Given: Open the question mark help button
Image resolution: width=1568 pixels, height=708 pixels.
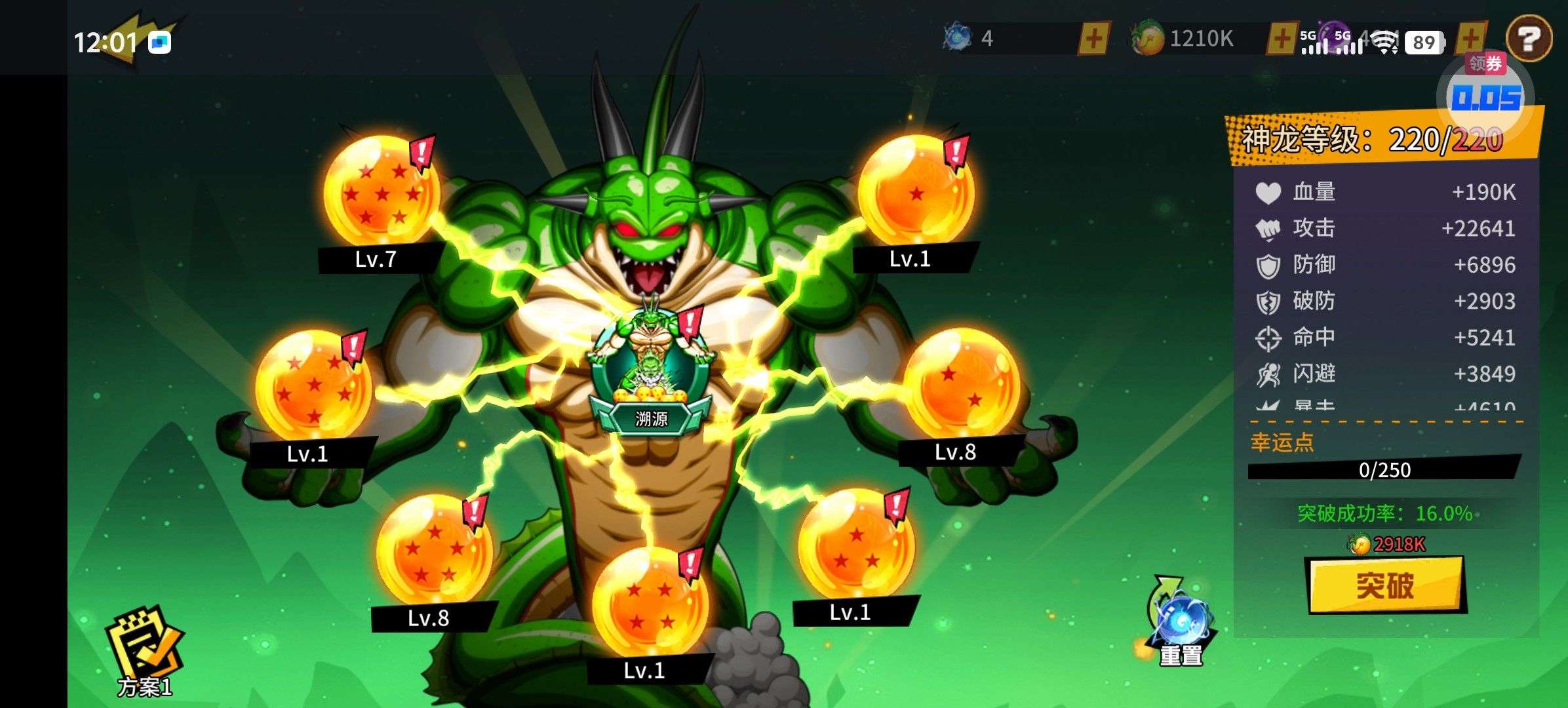Looking at the screenshot, I should (1529, 39).
